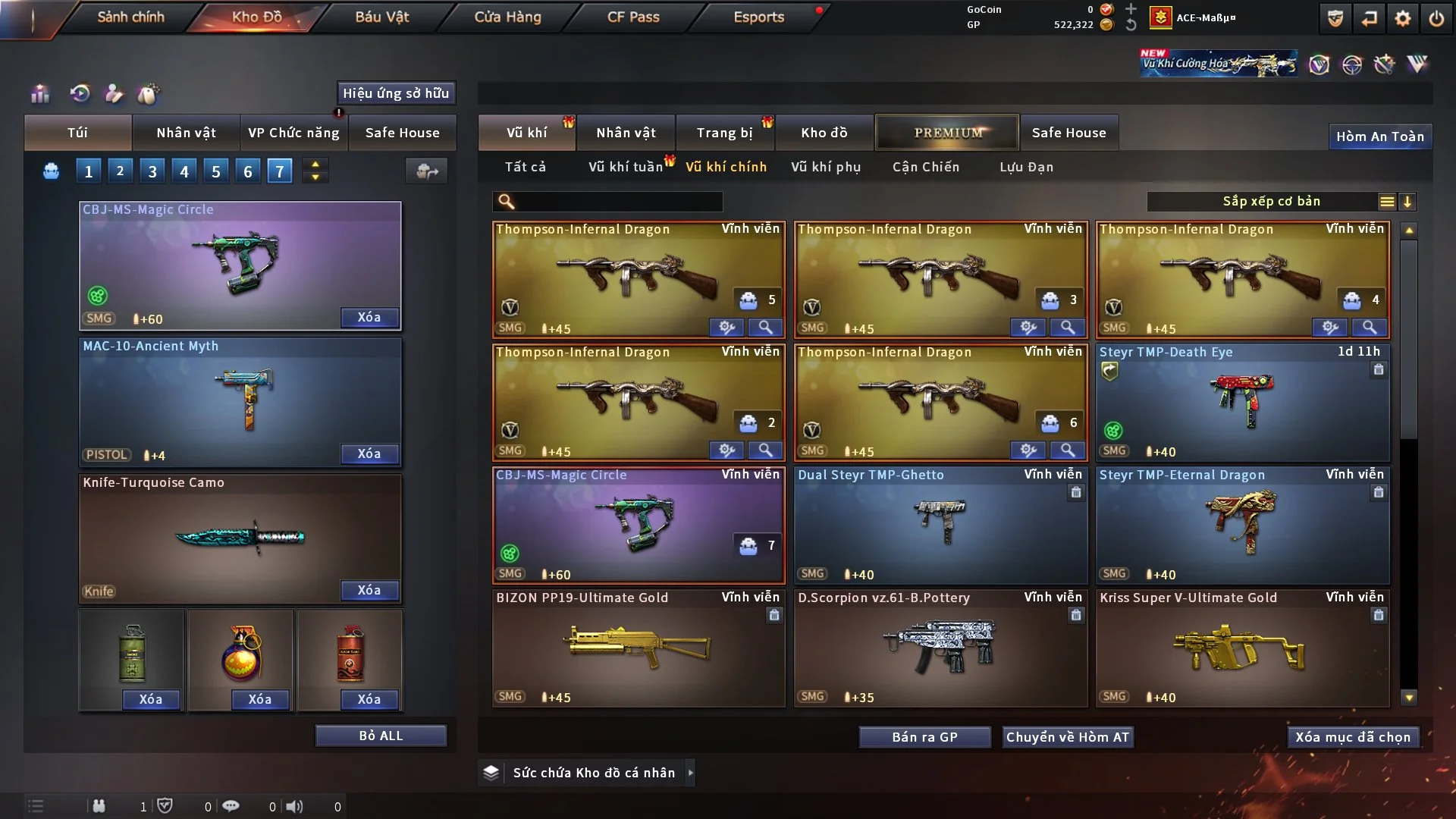The width and height of the screenshot is (1456, 819).
Task: Filter by Vũ khí phụ secondary weapons
Action: pos(826,167)
